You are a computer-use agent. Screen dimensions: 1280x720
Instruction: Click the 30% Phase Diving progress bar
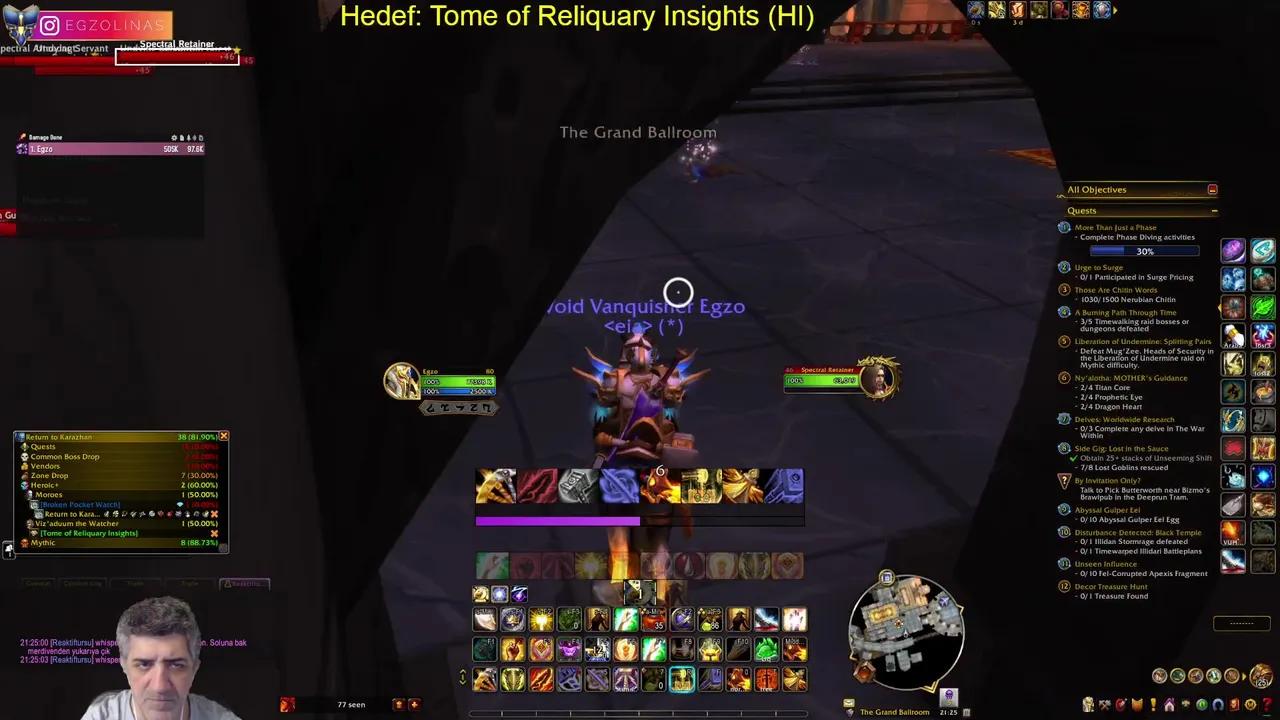point(1144,251)
